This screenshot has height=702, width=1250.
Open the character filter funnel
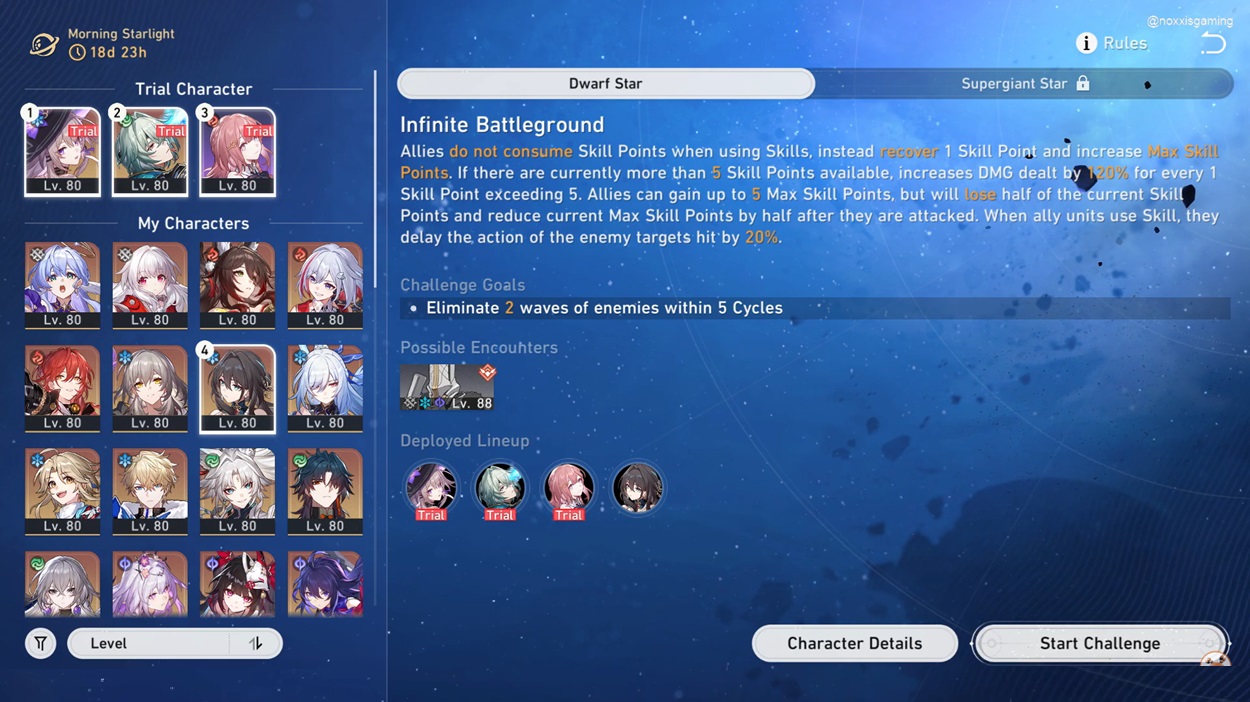pos(41,643)
